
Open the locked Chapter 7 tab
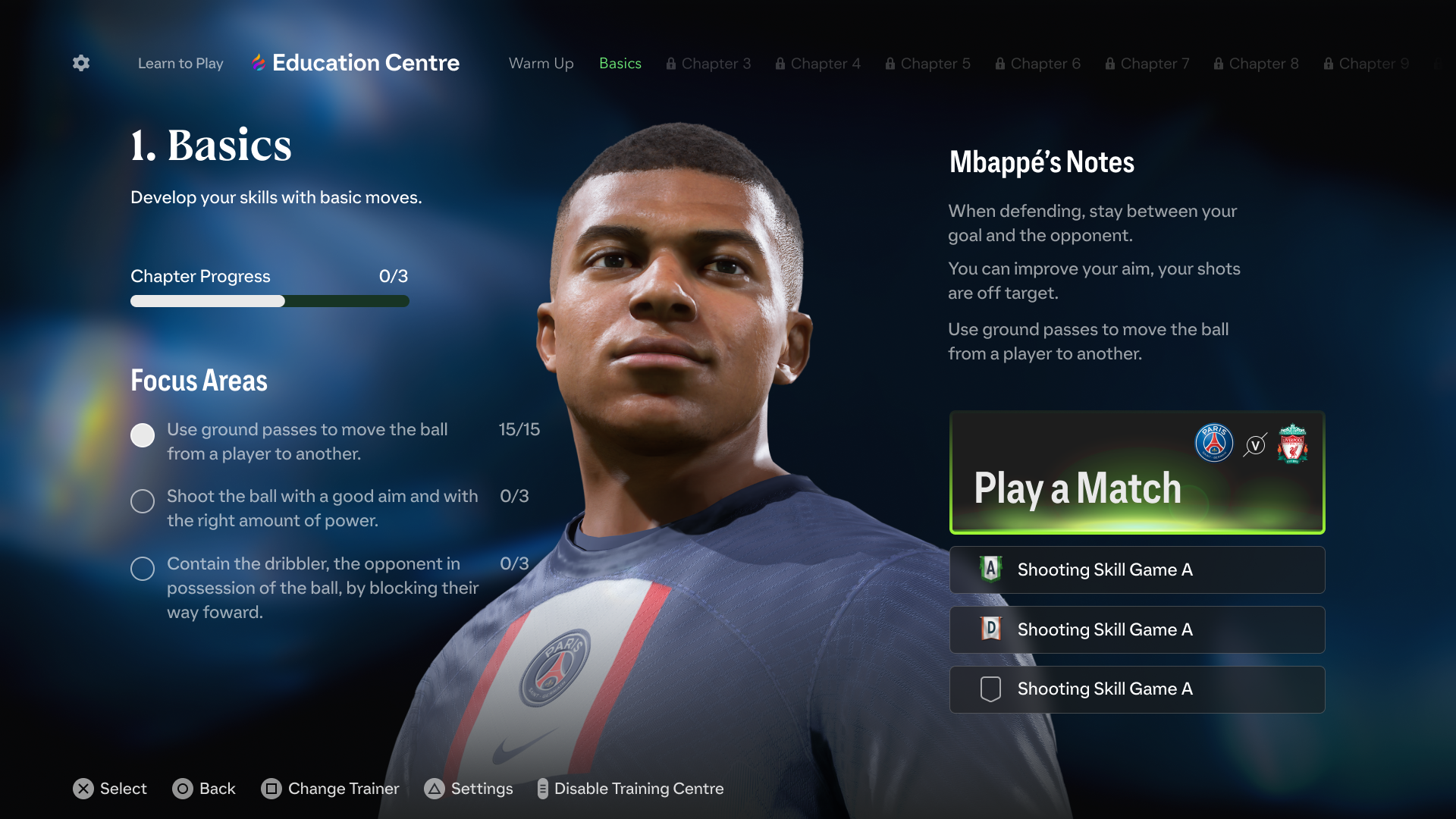point(1147,64)
